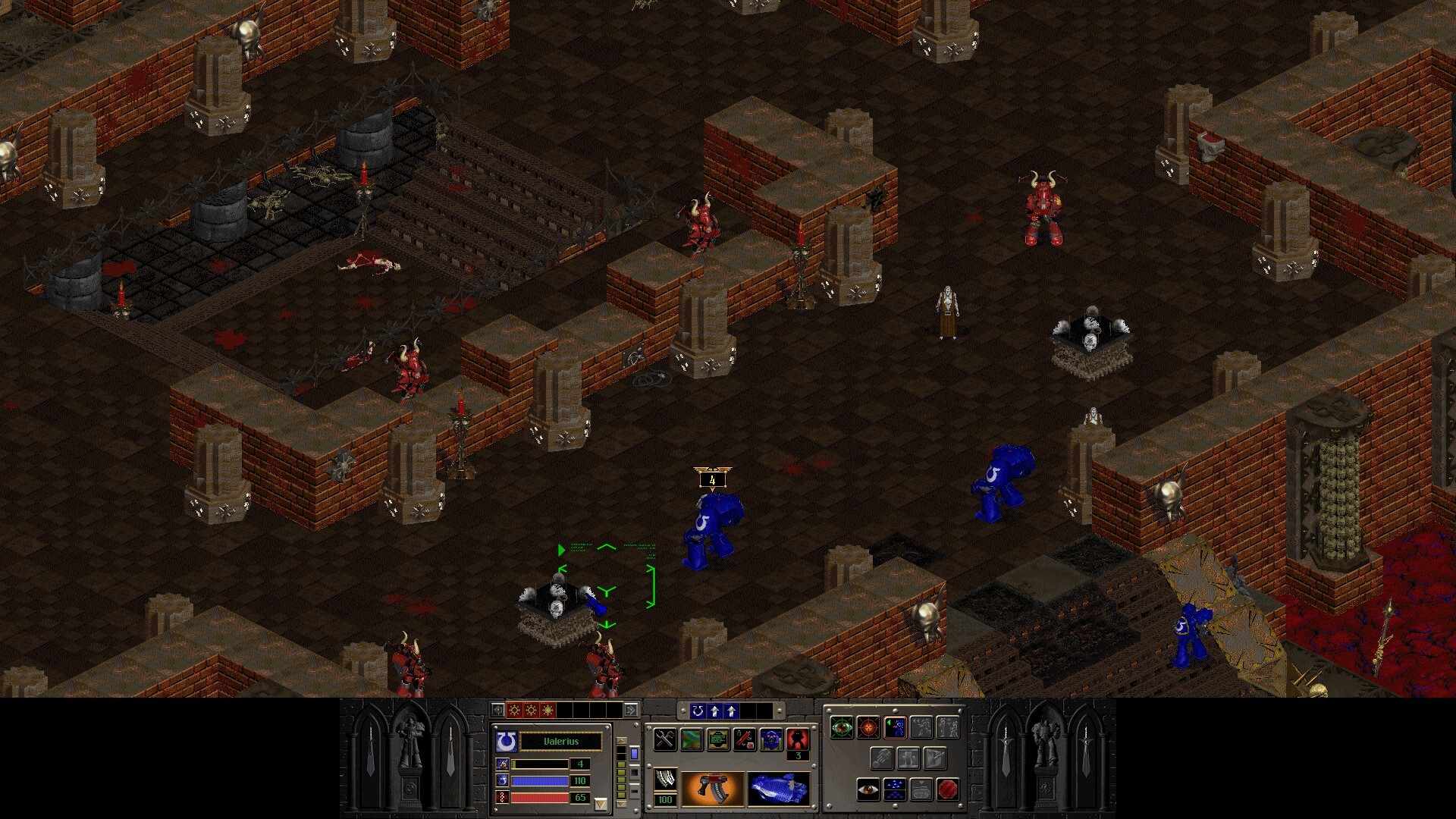This screenshot has width=1456, height=819.
Task: Select the Ultramarines symbol in the action queue
Action: coord(699,711)
